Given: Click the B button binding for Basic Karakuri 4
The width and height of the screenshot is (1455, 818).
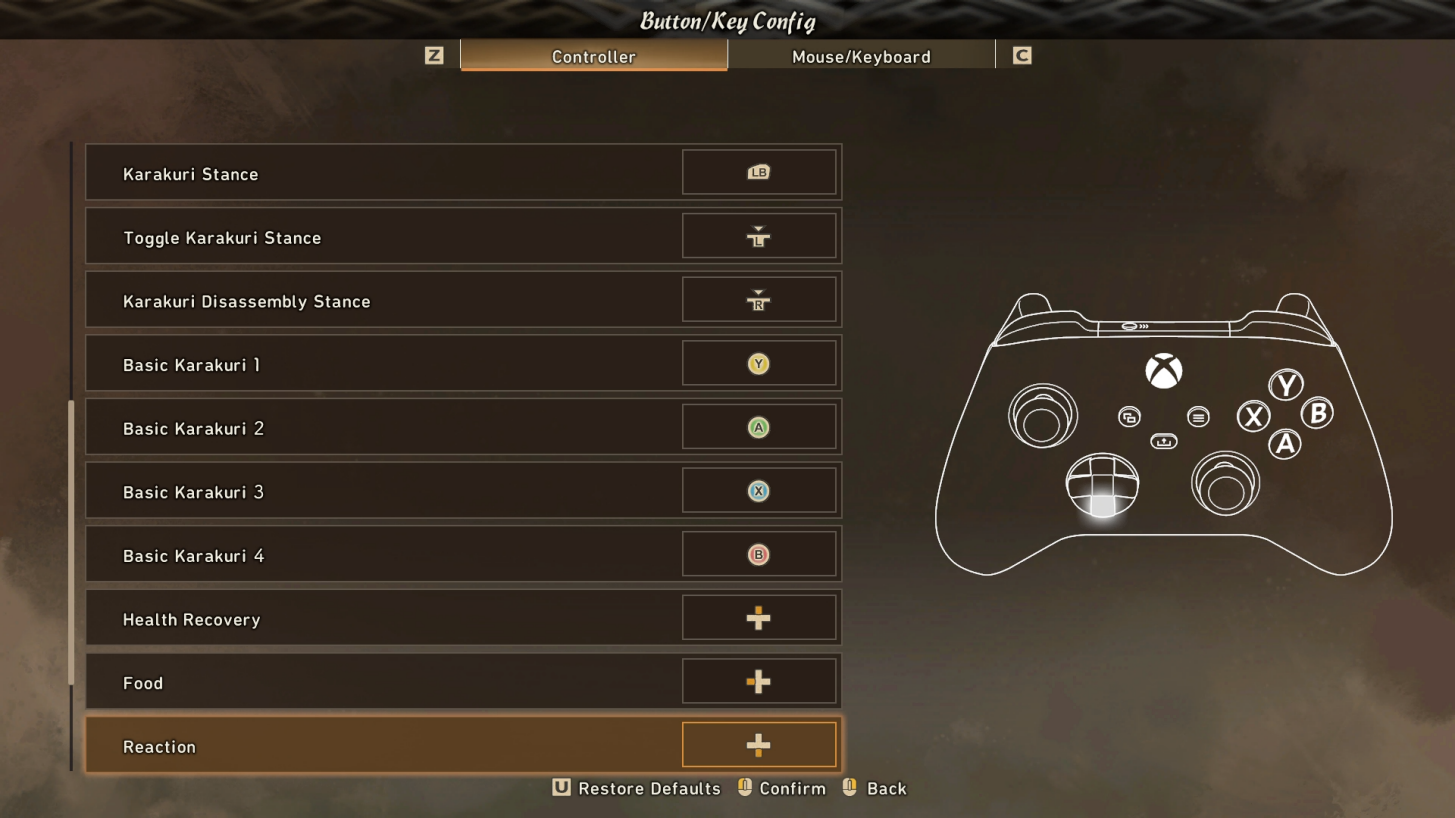Looking at the screenshot, I should click(758, 554).
